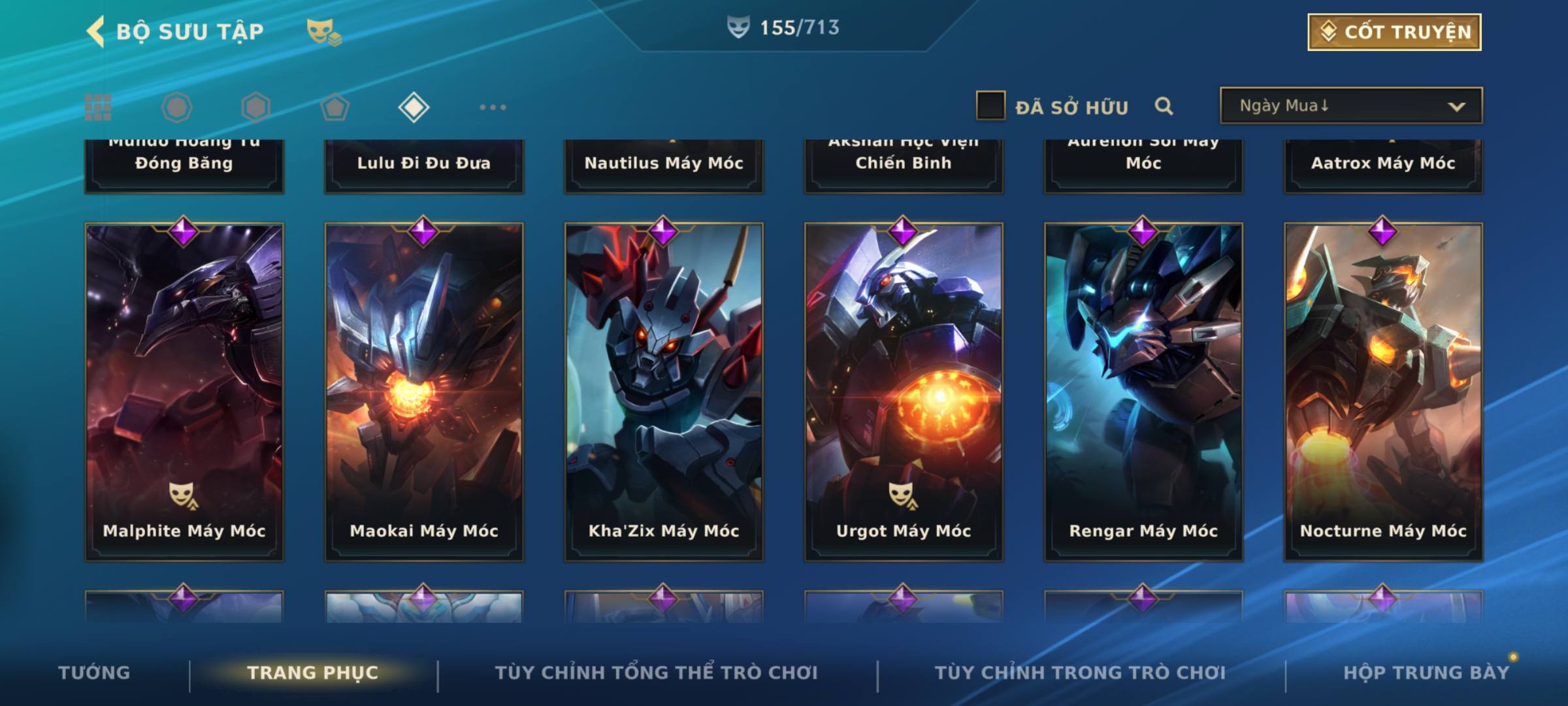Go back from Bộ Sưu Tập
The height and width of the screenshot is (706, 1568).
97,31
